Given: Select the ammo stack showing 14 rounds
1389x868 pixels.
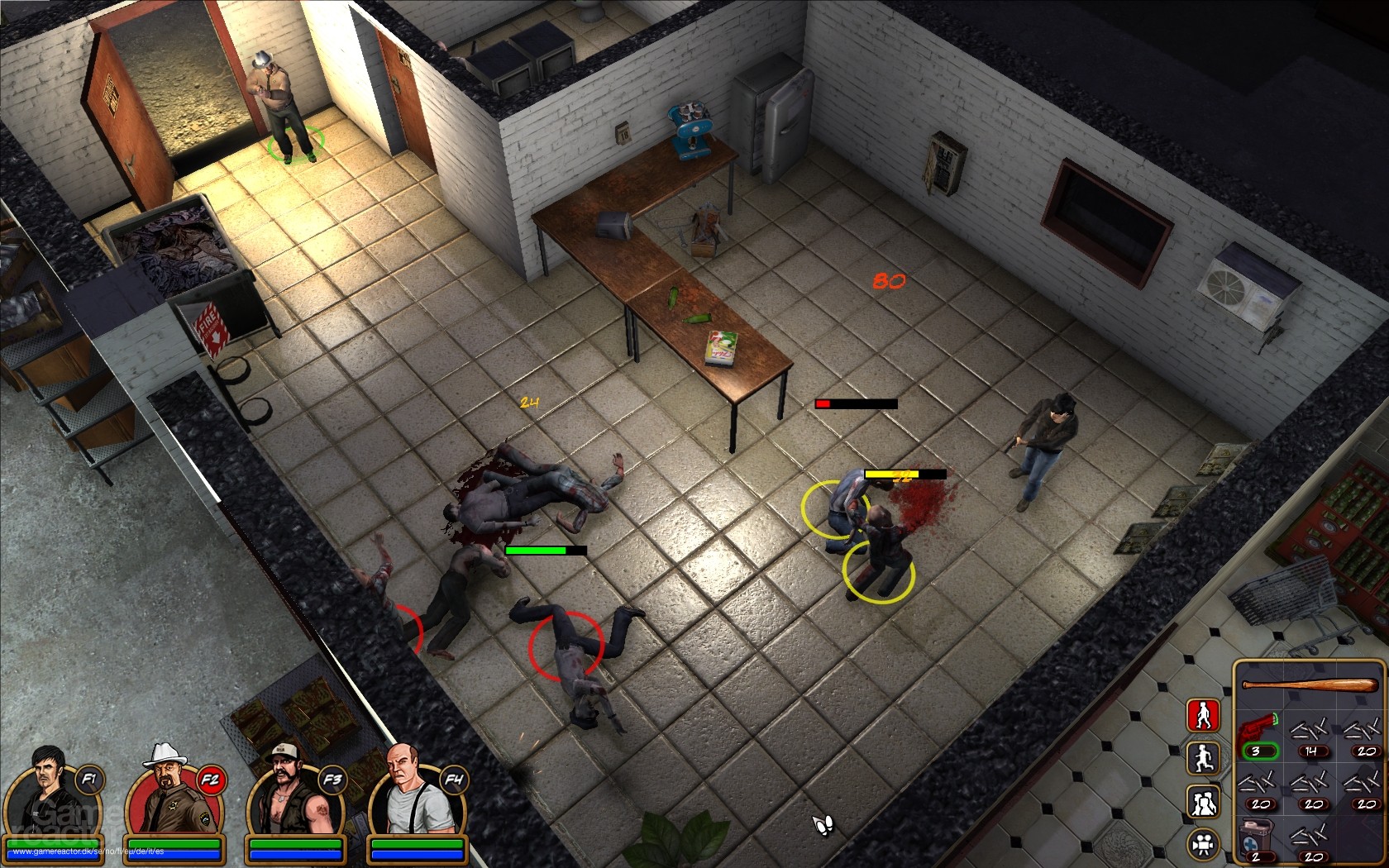Looking at the screenshot, I should tap(1309, 732).
